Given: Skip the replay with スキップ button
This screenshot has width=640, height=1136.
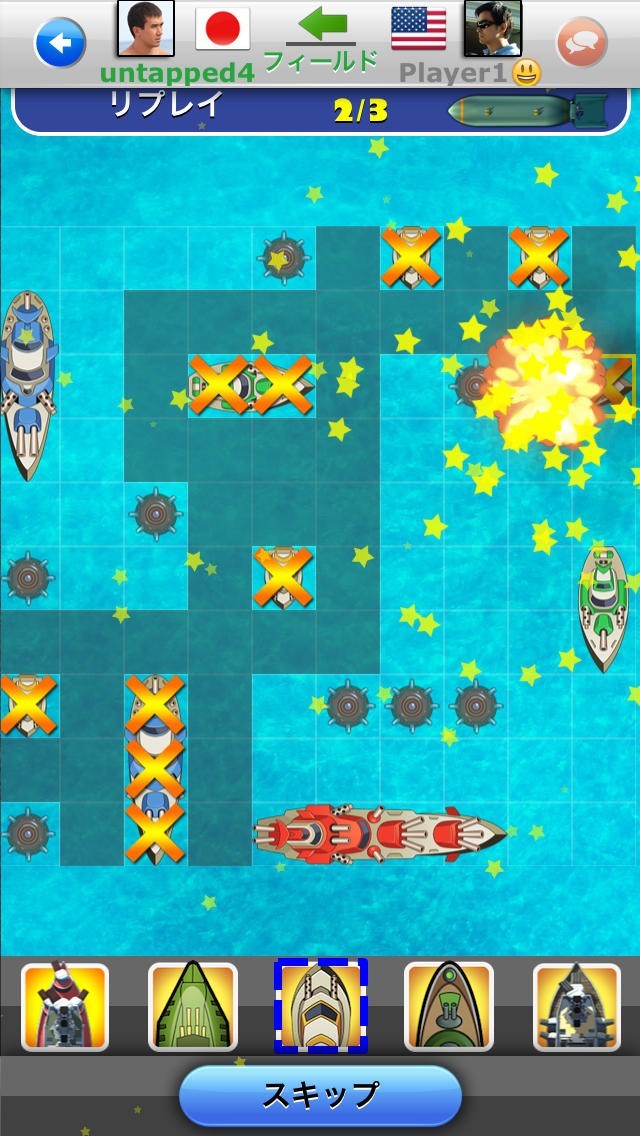Looking at the screenshot, I should point(320,1095).
